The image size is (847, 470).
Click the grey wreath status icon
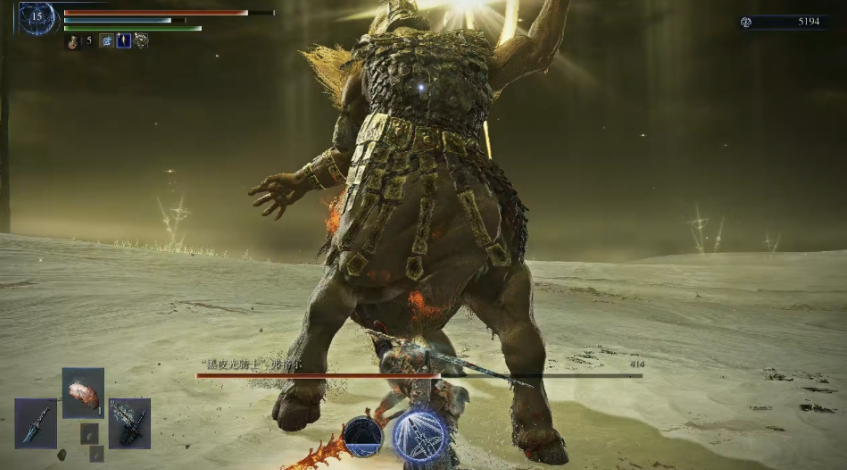click(x=141, y=41)
